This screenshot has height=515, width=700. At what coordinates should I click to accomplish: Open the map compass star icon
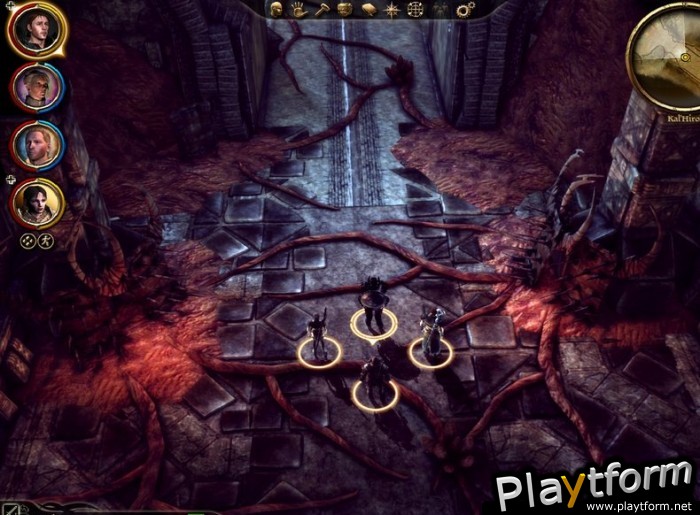391,9
